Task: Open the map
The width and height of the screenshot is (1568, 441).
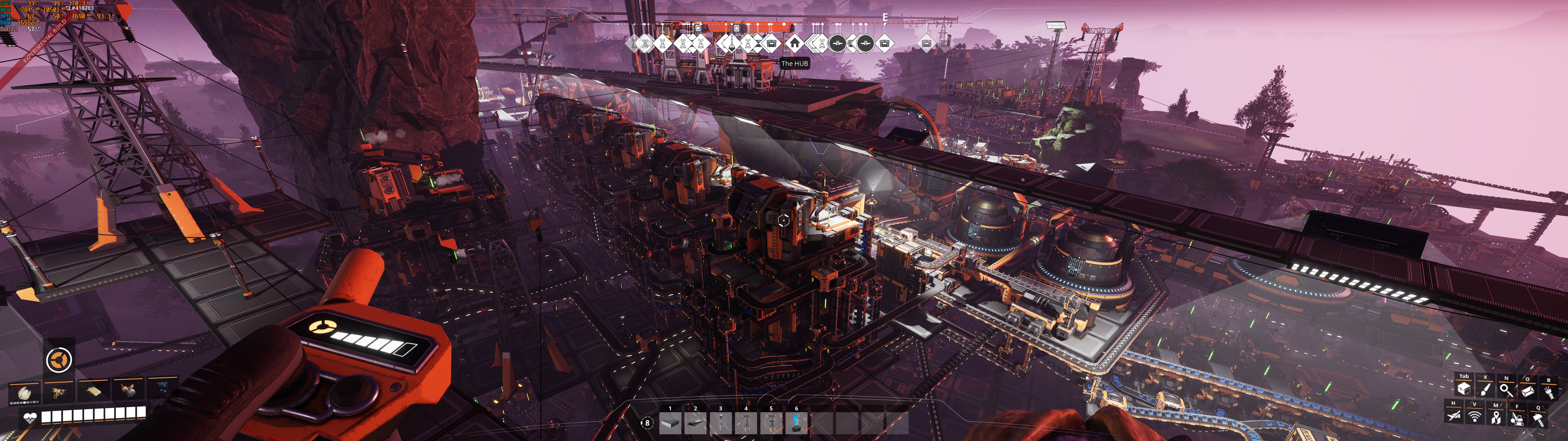Action: (x=1495, y=417)
